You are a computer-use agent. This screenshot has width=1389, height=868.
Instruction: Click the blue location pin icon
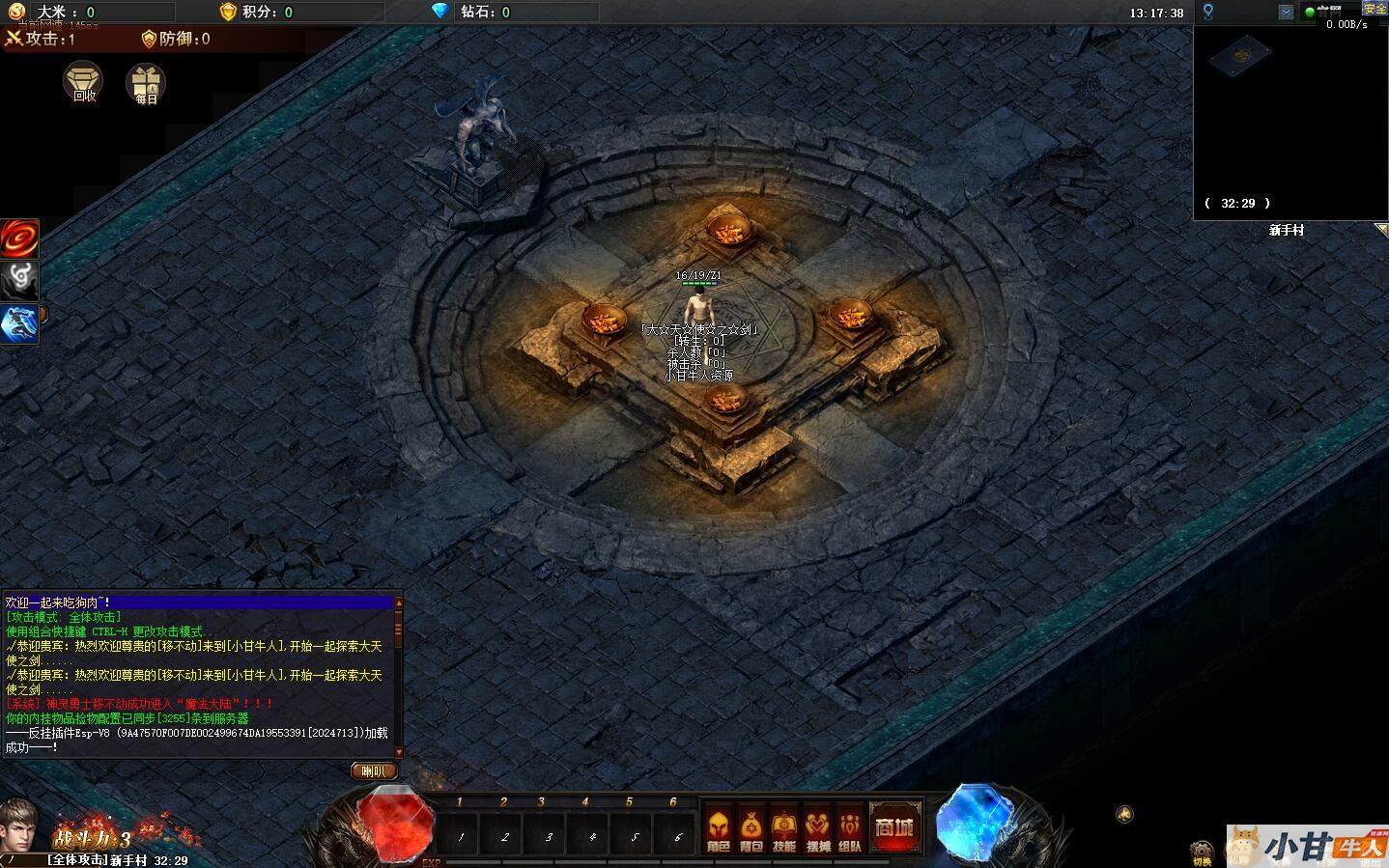pos(1207,12)
